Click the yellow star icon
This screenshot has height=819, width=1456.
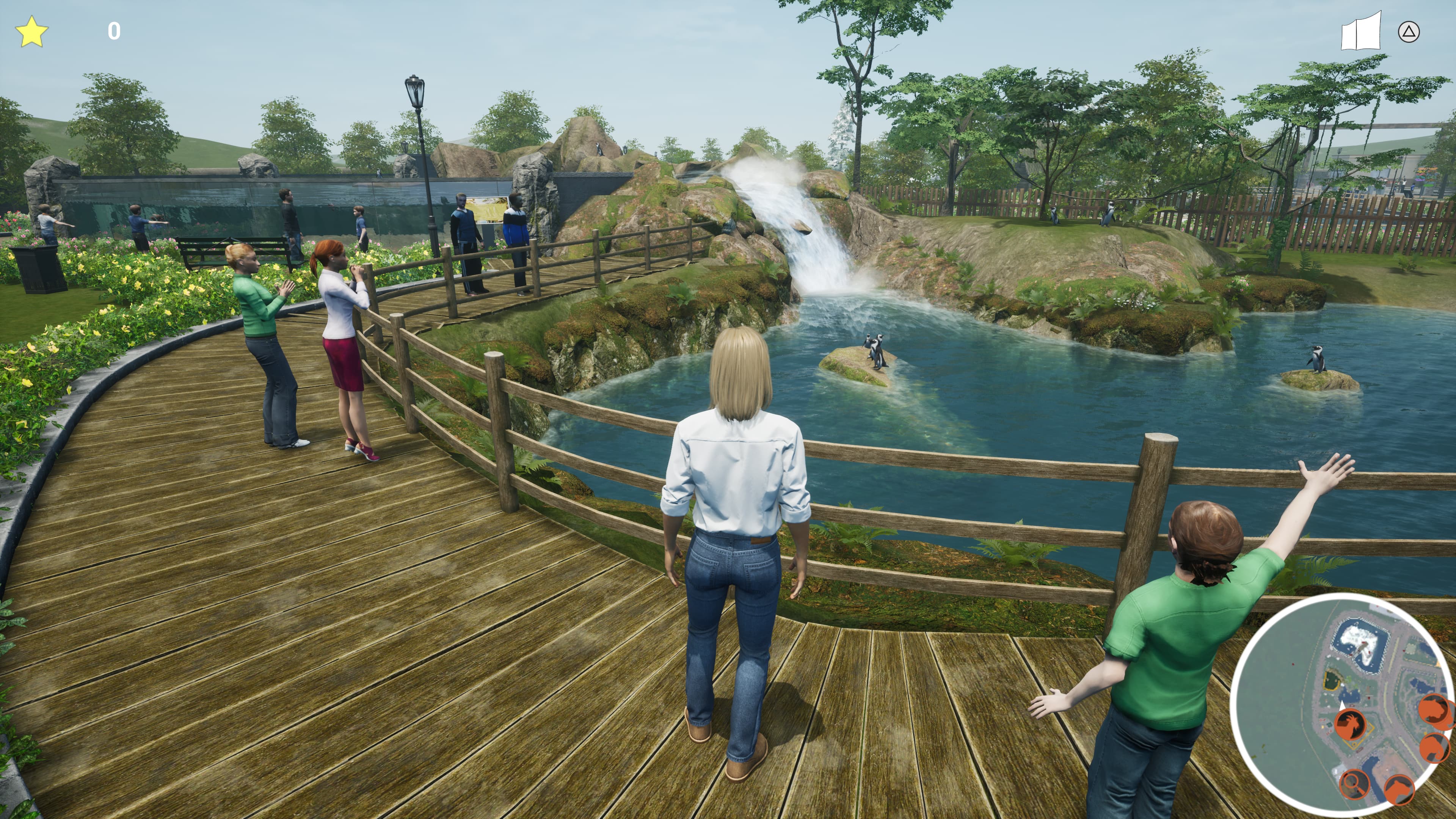(x=31, y=31)
